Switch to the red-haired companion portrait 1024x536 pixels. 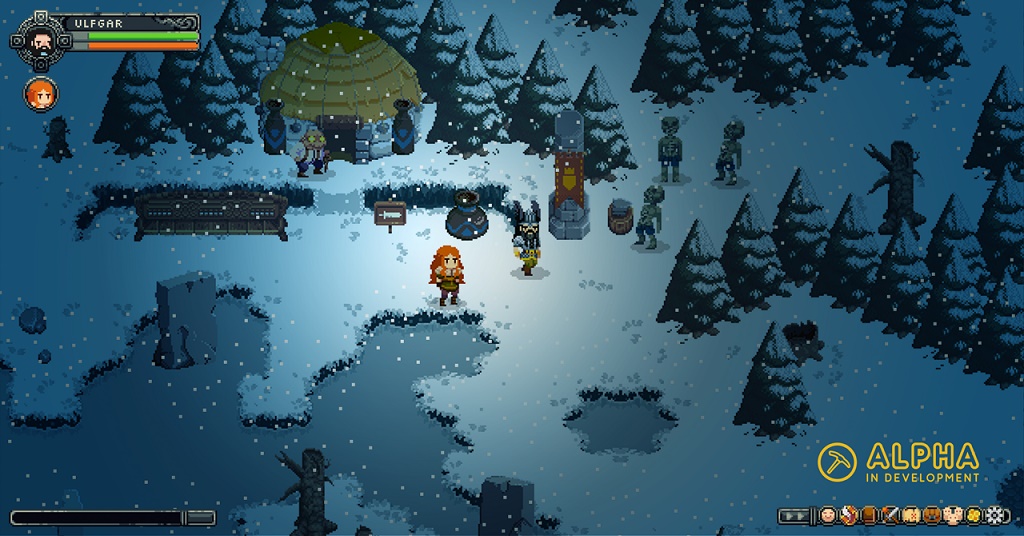(41, 94)
